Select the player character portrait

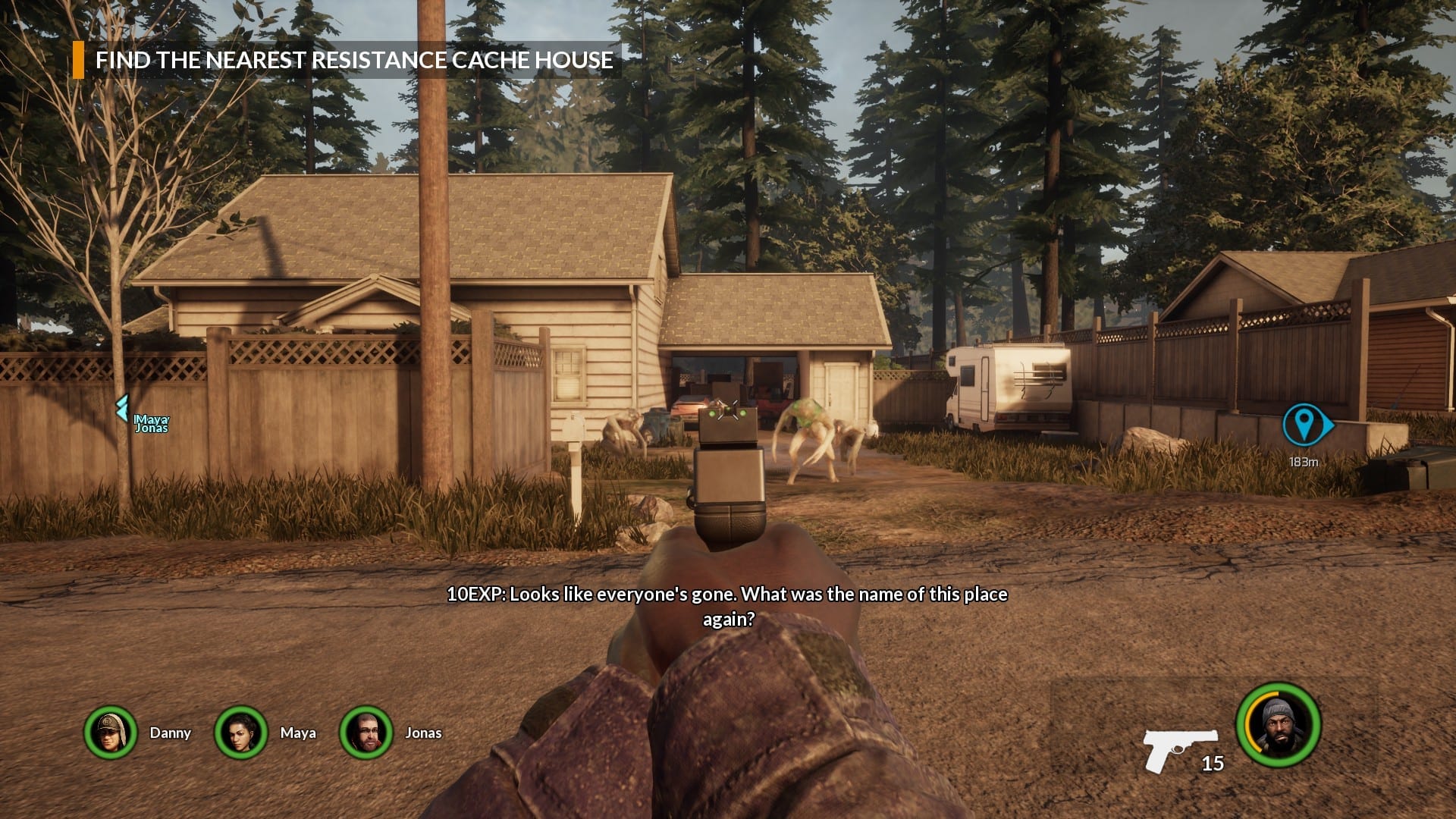pyautogui.click(x=1279, y=725)
